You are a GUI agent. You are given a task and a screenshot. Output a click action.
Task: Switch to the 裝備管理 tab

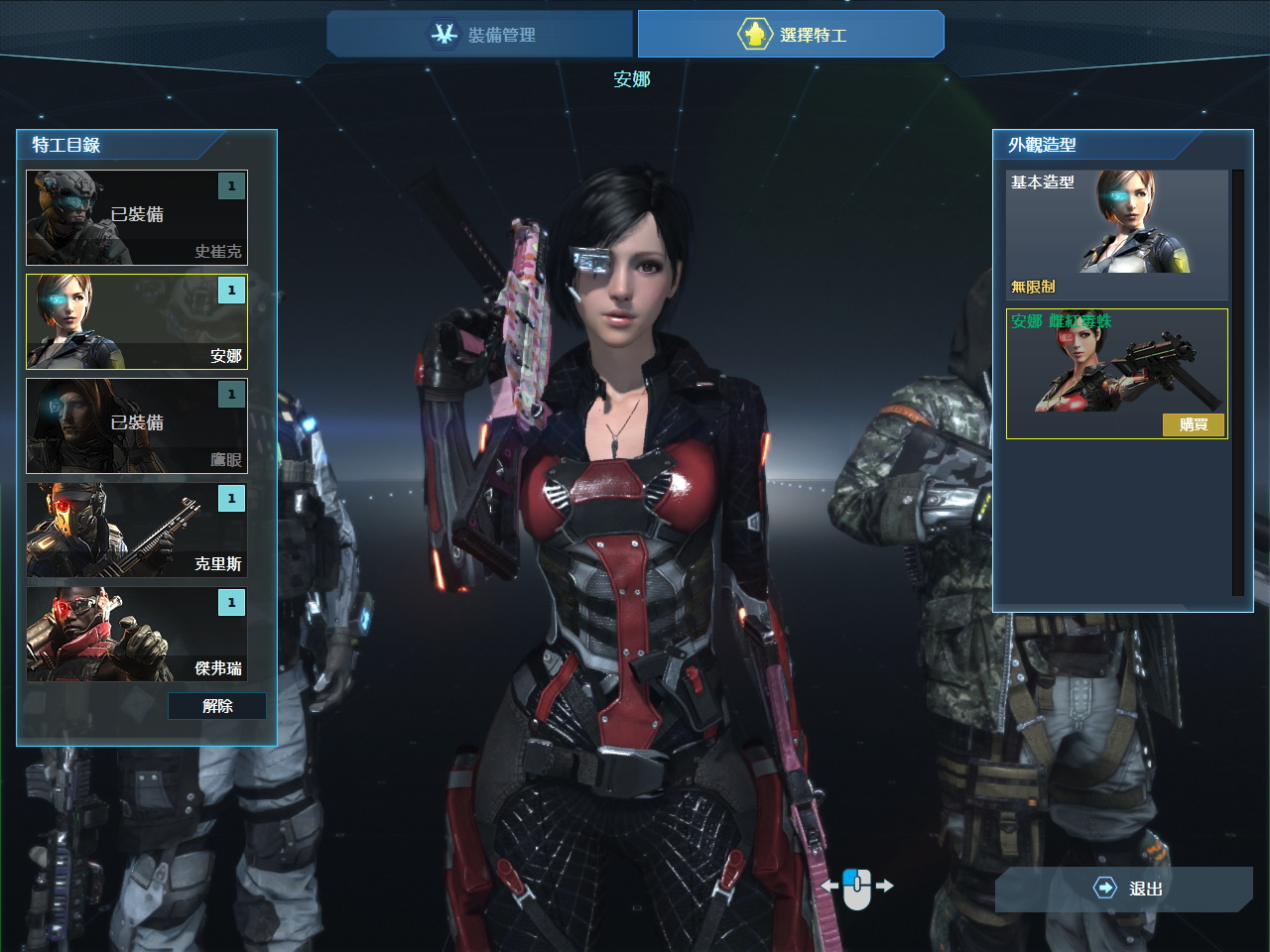[480, 35]
